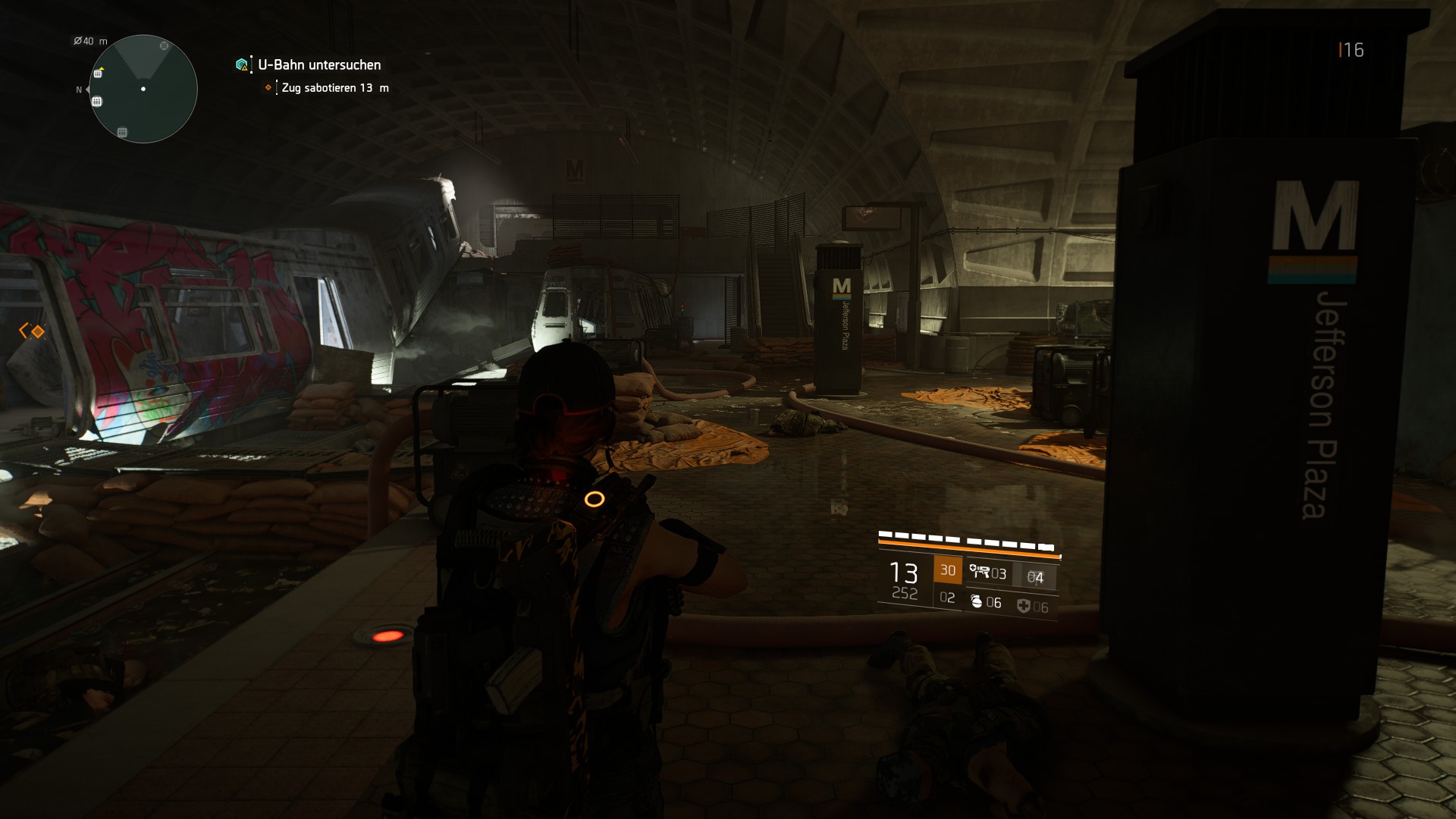Click the 40 m minimap radius label
The height and width of the screenshot is (819, 1456).
pos(89,40)
